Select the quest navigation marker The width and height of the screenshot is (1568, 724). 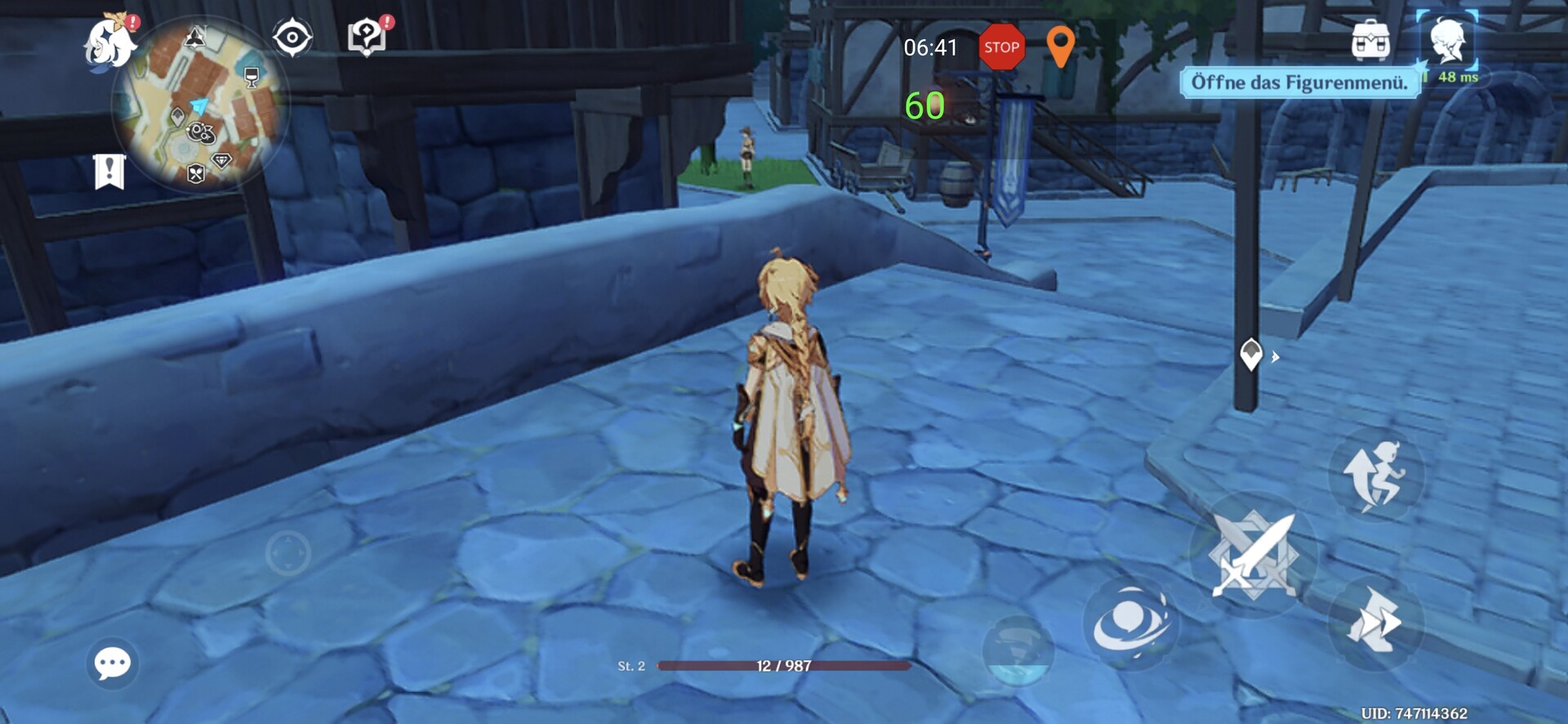coord(1251,355)
